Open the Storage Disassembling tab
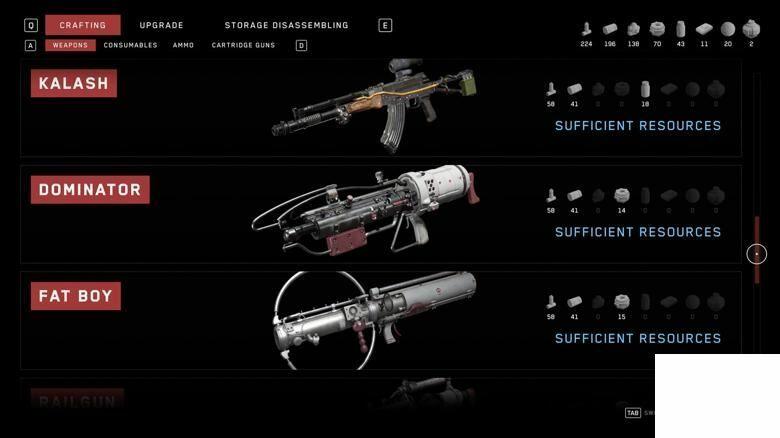 (286, 25)
